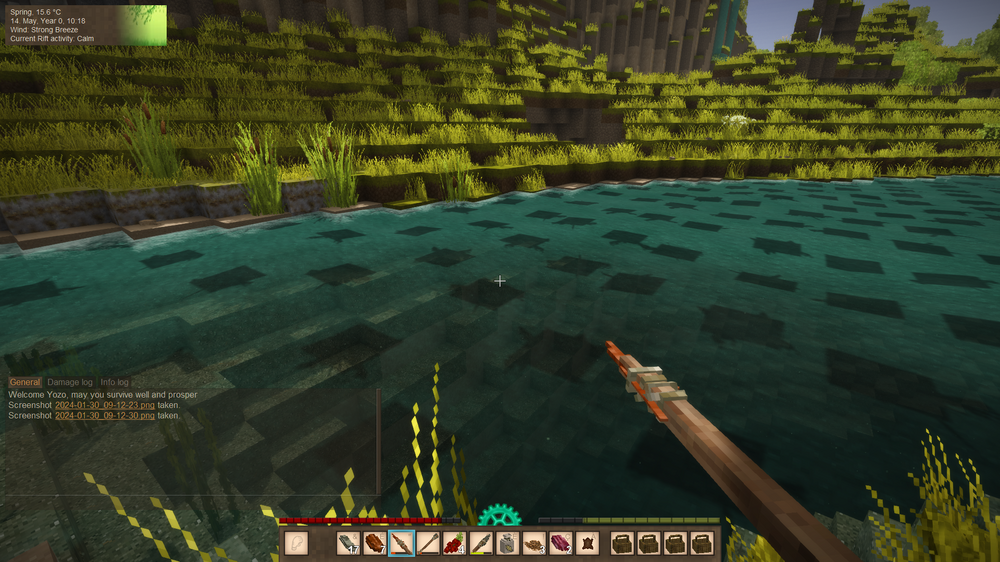Open the Info log chat tab
This screenshot has height=562, width=1000.
(114, 382)
